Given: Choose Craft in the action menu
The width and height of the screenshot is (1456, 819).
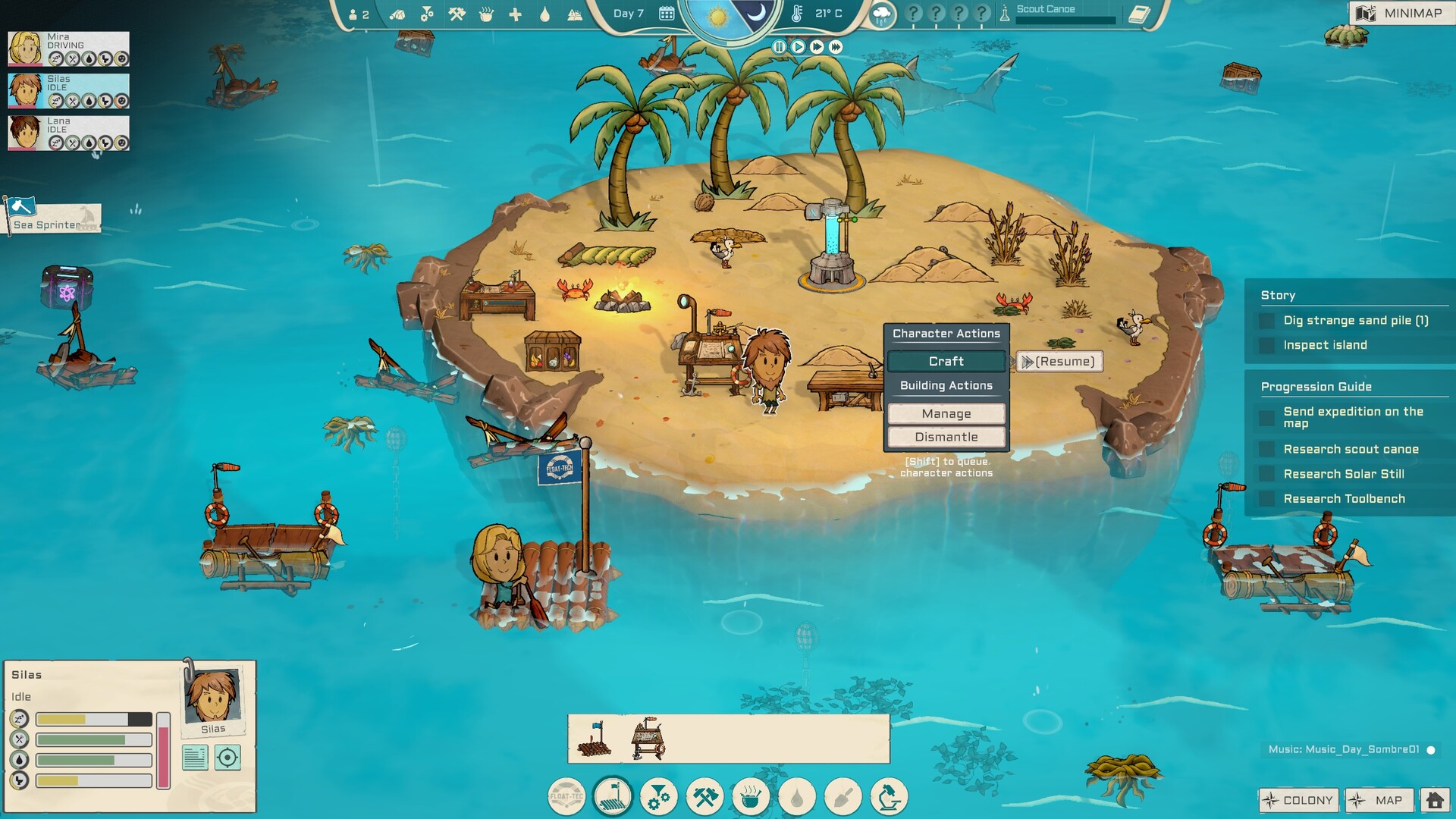Looking at the screenshot, I should (x=946, y=362).
